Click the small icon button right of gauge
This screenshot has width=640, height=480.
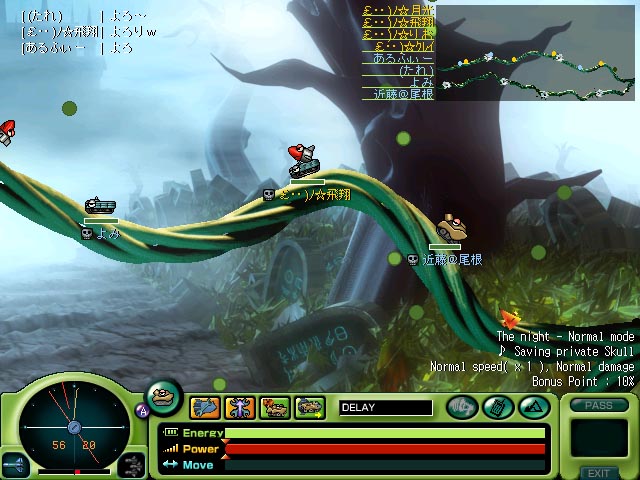[x=132, y=464]
